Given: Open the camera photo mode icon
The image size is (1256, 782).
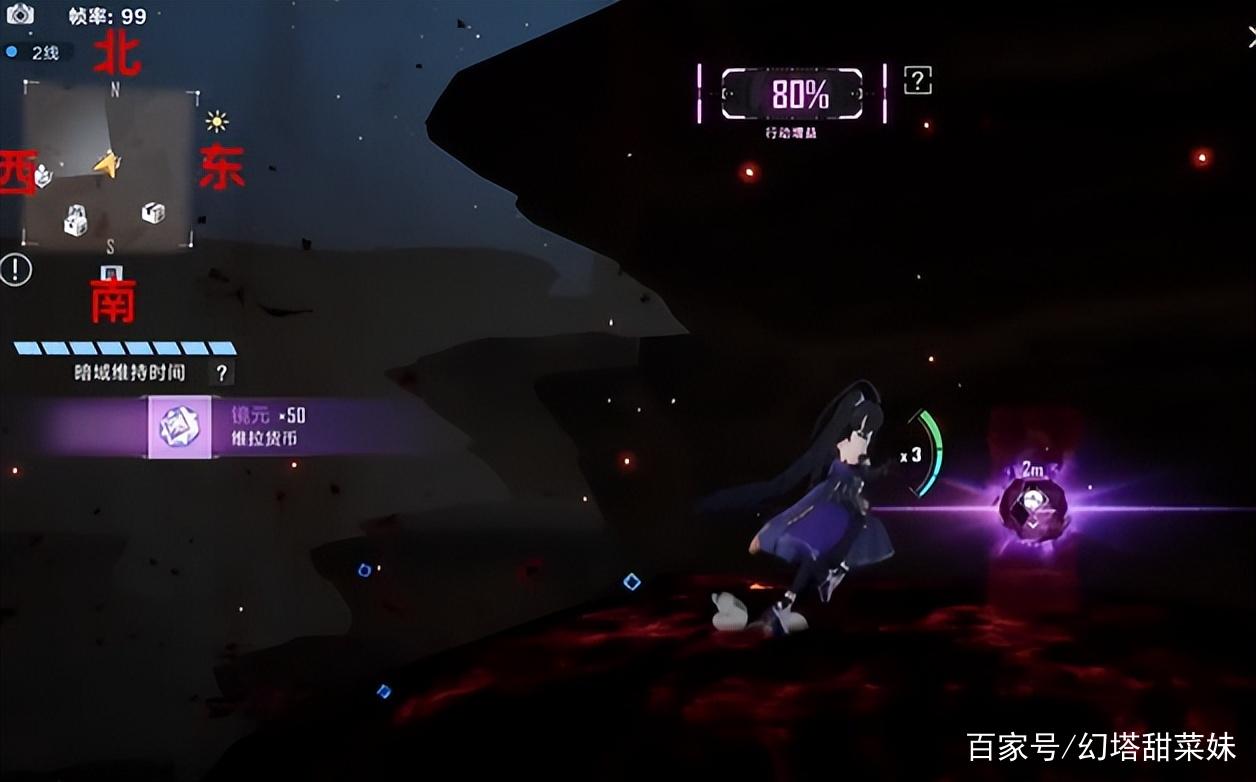Looking at the screenshot, I should click(20, 14).
